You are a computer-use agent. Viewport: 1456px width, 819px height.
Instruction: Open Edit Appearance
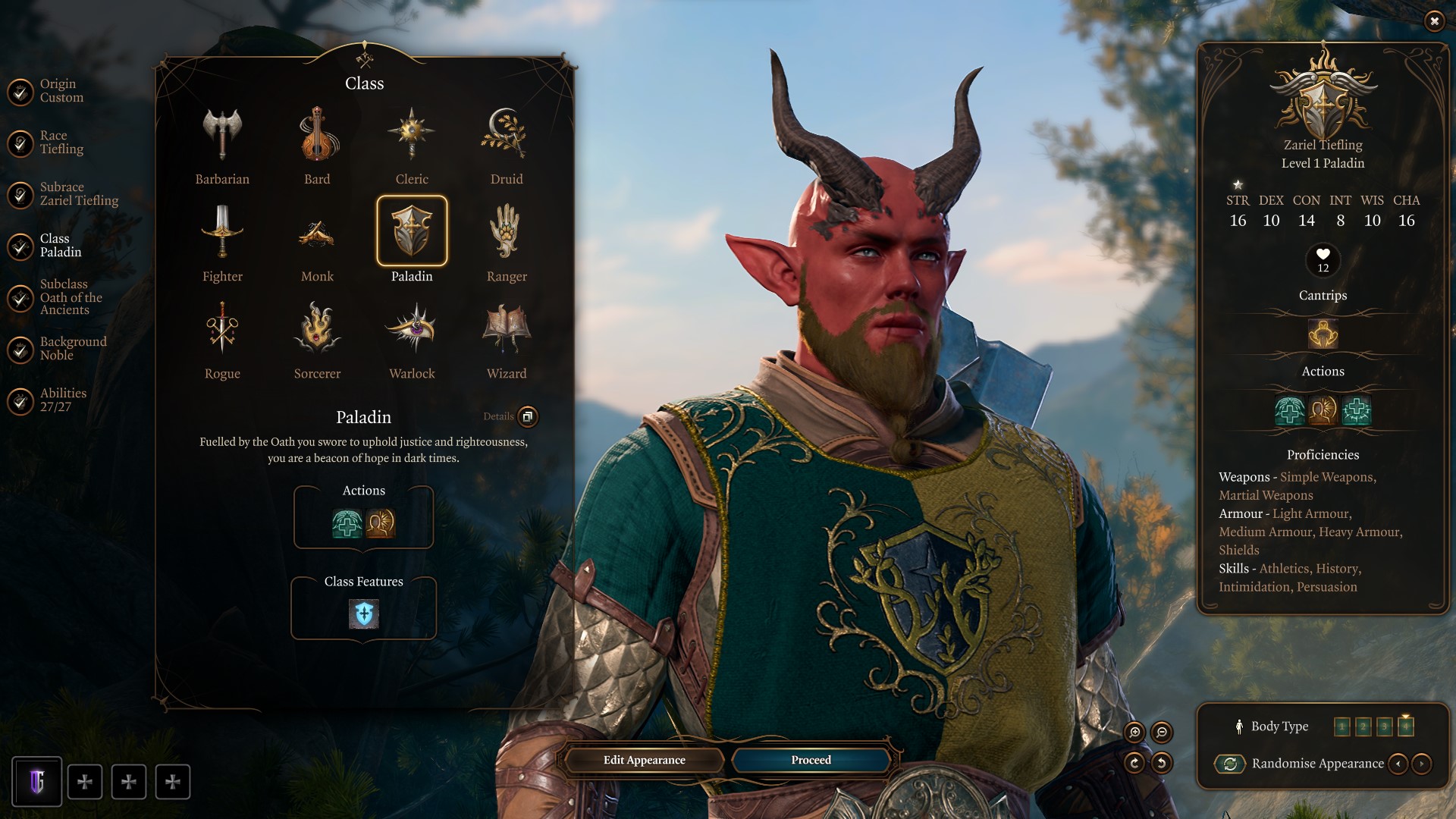coord(644,760)
